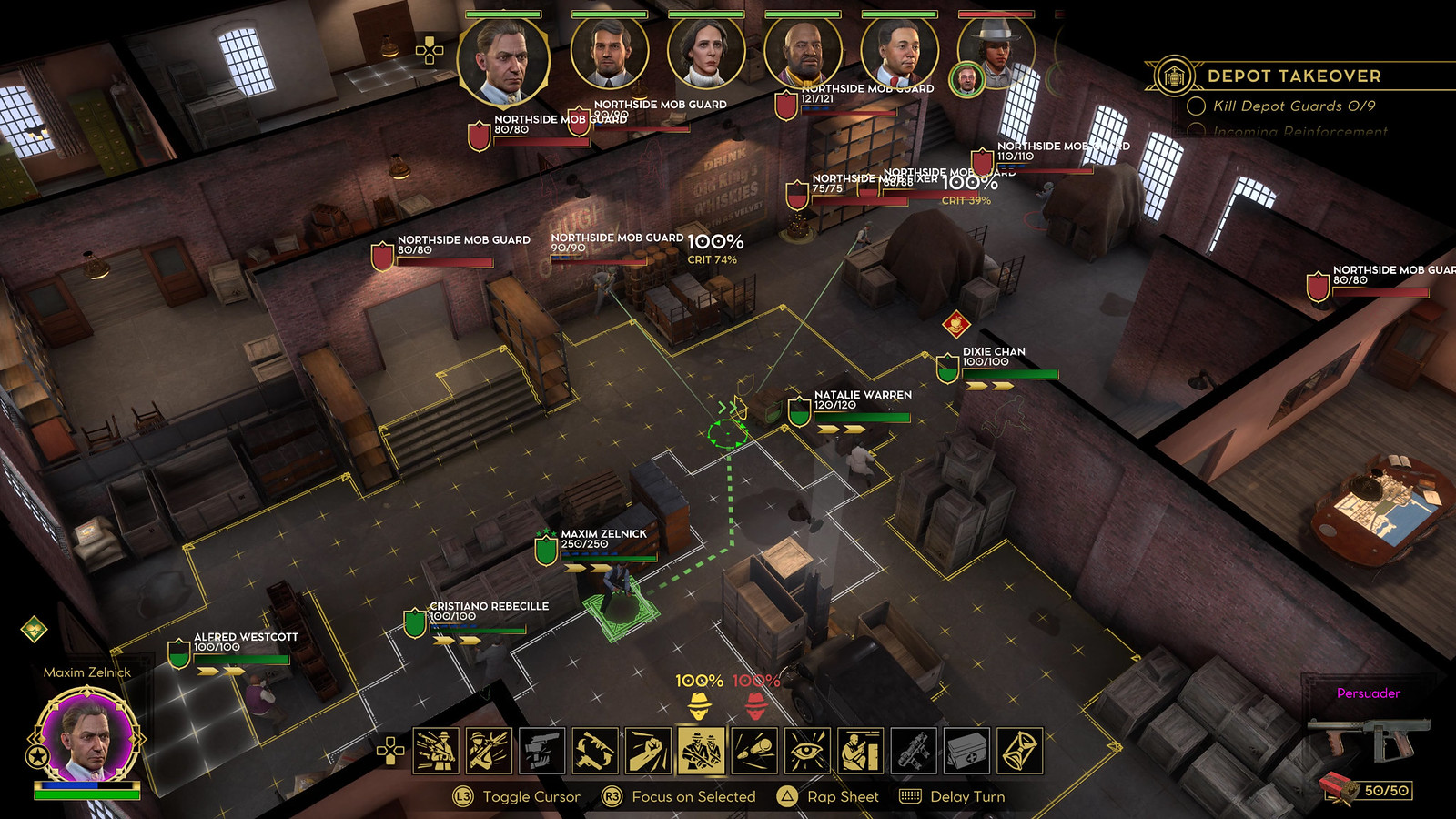
Task: Select the highlighted two-gangsters ability
Action: click(701, 752)
